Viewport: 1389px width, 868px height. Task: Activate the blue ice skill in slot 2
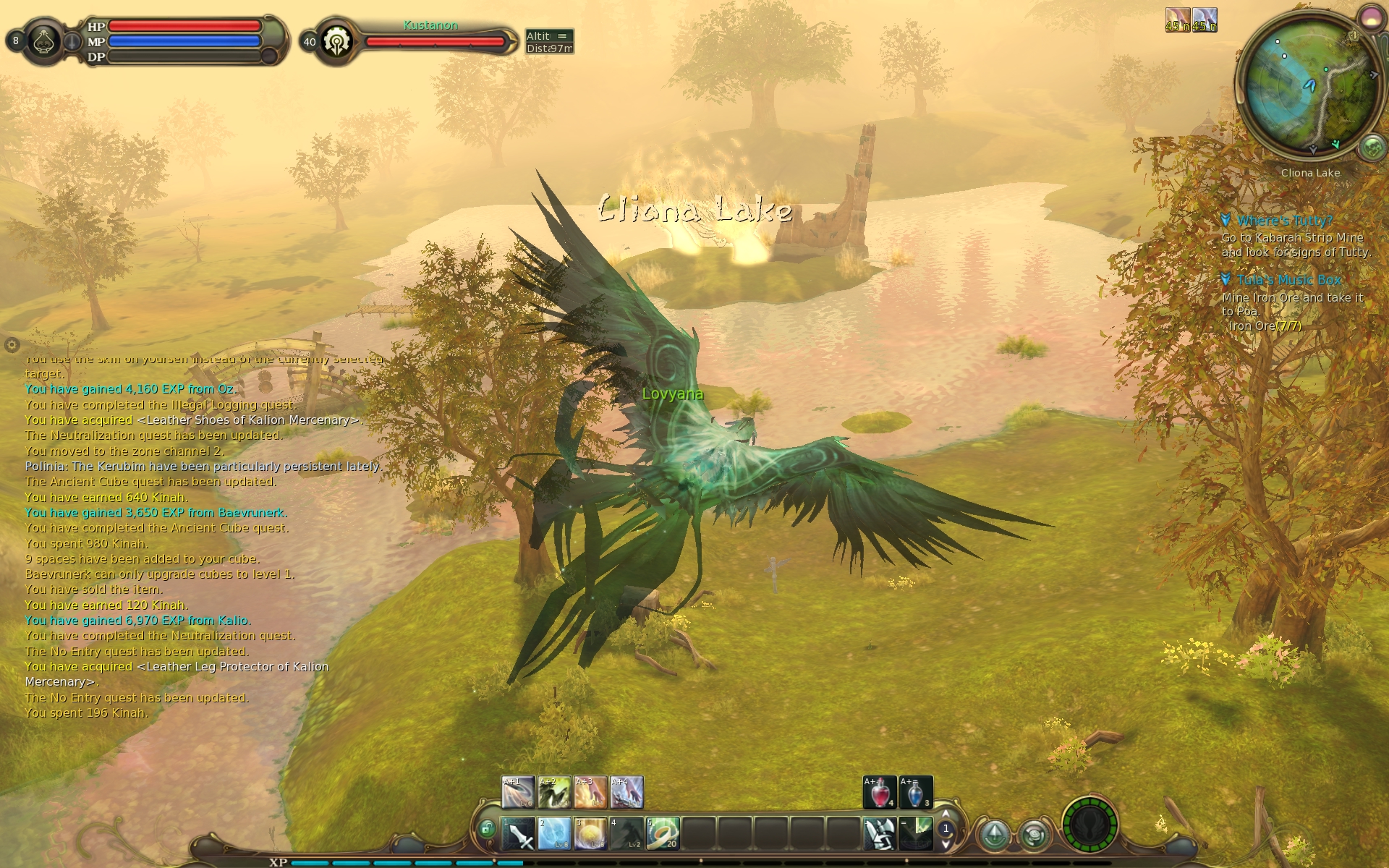click(555, 834)
